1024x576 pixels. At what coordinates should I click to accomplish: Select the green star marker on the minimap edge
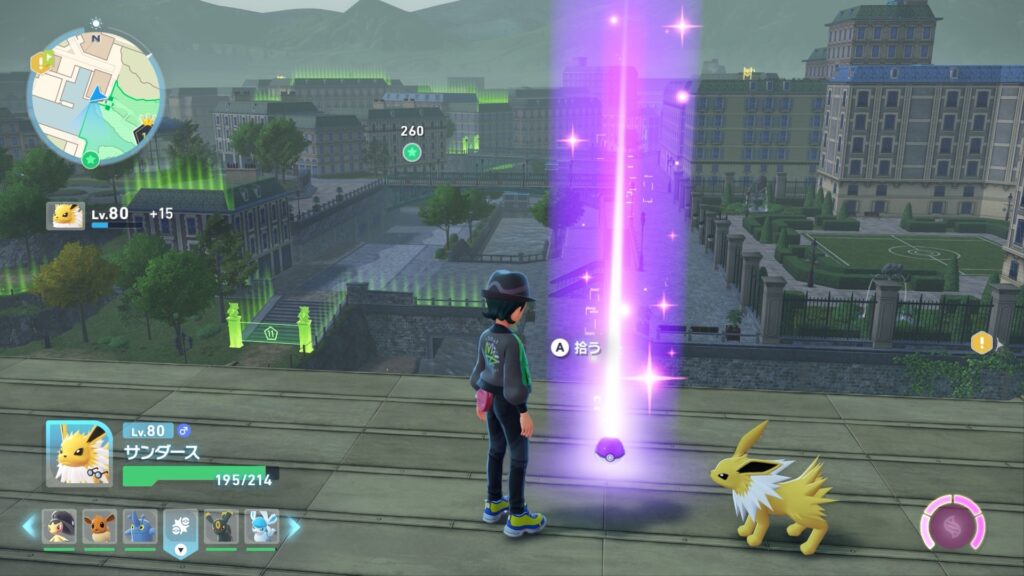tap(90, 160)
